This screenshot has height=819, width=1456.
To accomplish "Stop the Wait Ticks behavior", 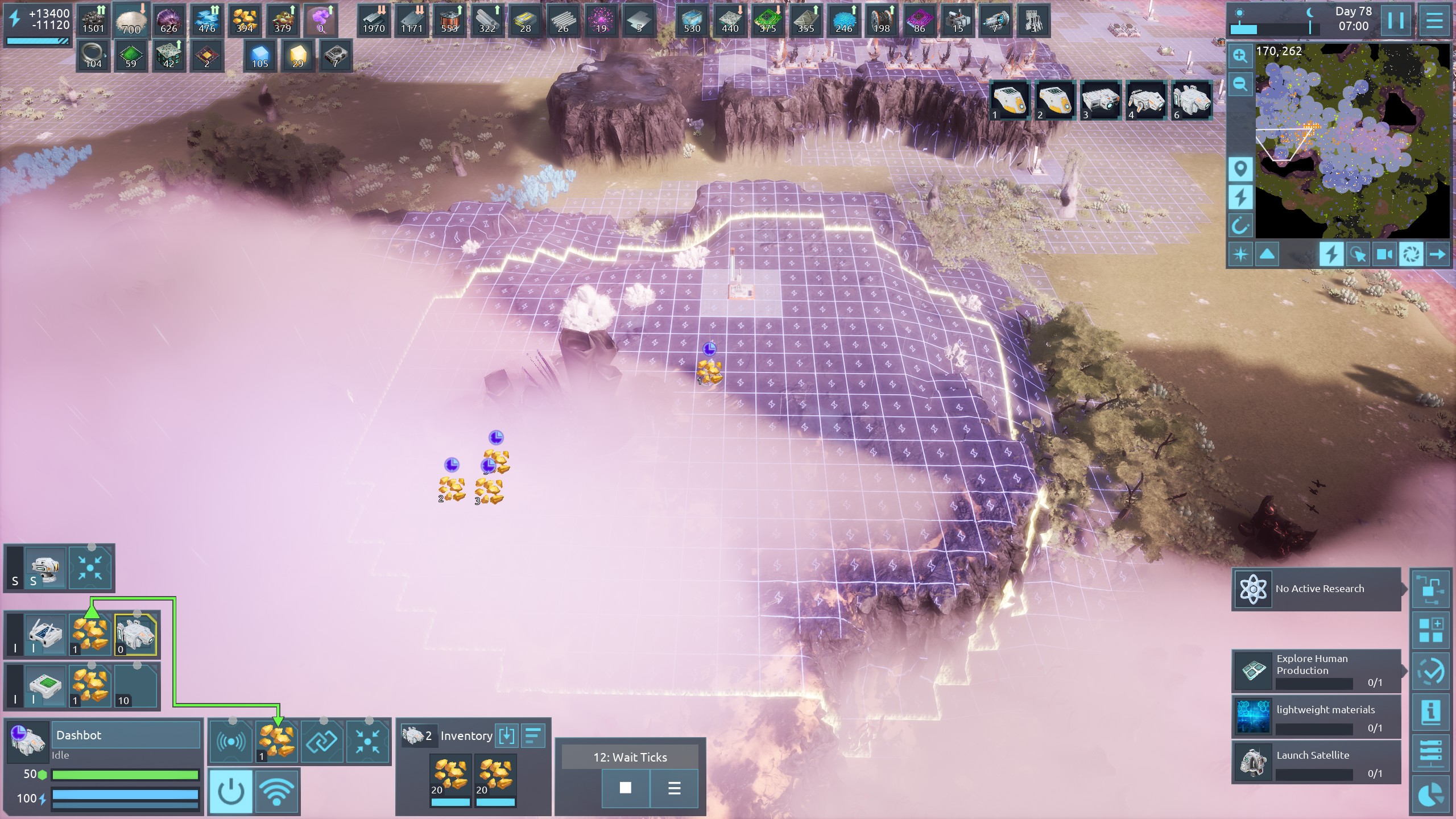I will [625, 788].
